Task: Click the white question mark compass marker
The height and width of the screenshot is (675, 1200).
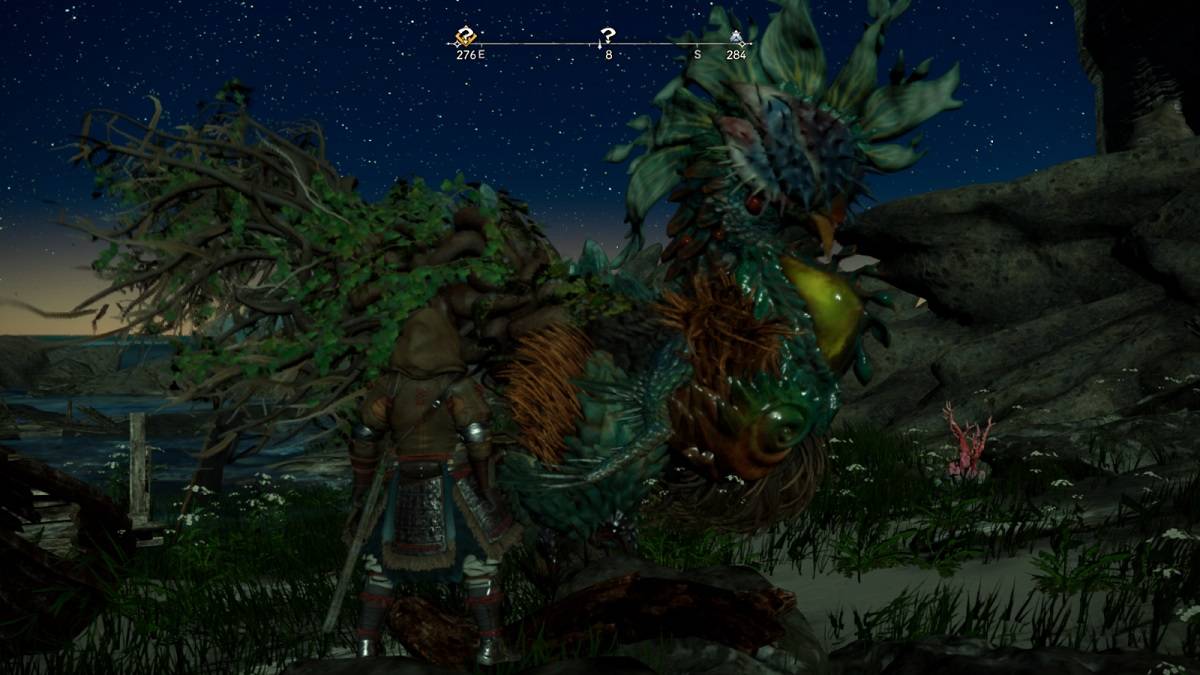Action: pyautogui.click(x=607, y=37)
